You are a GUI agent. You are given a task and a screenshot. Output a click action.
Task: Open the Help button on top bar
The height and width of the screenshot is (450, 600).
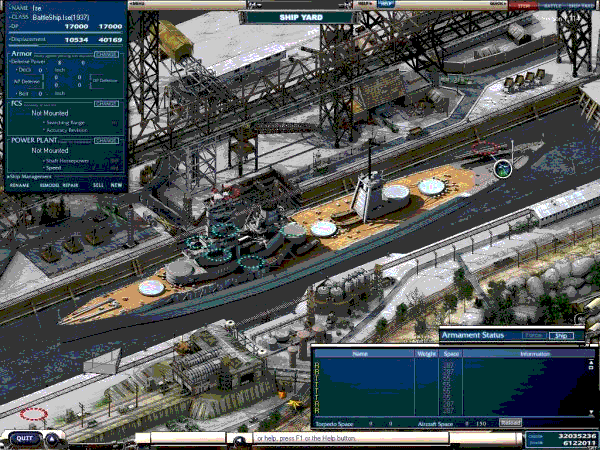point(386,4)
